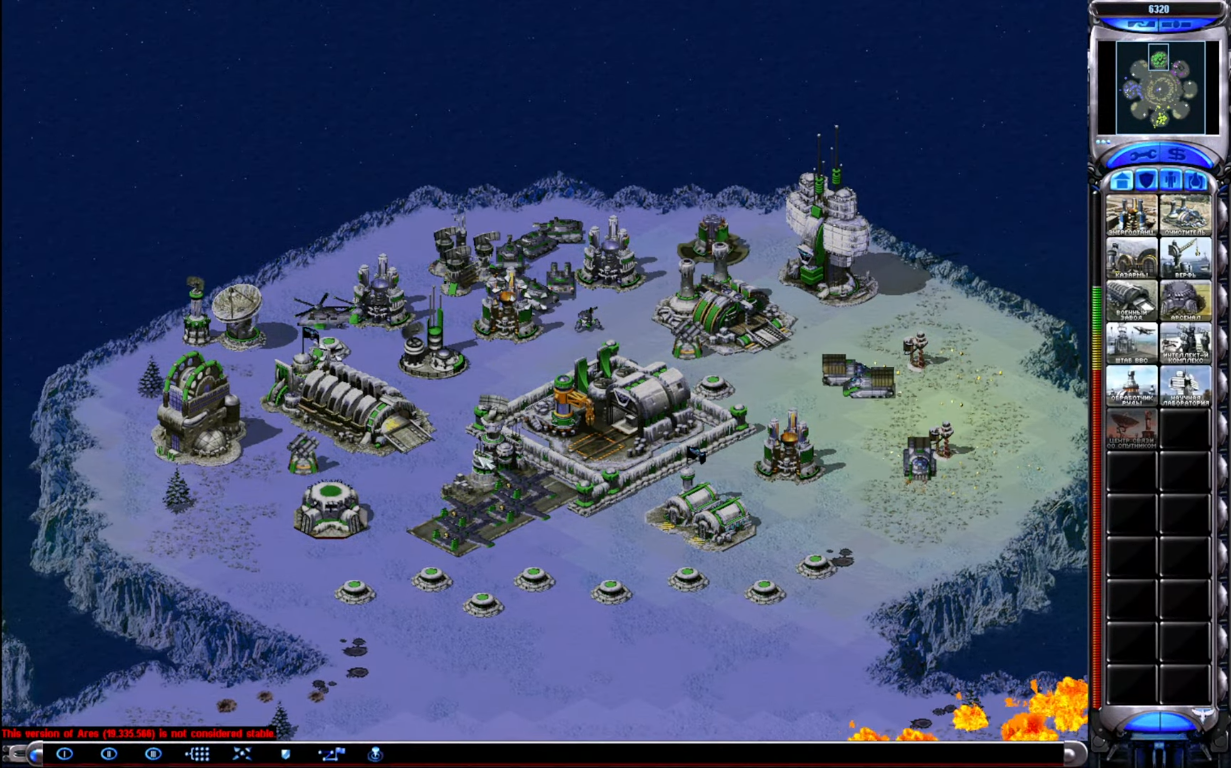This screenshot has height=768, width=1231.
Task: Select control group one button
Action: click(65, 754)
